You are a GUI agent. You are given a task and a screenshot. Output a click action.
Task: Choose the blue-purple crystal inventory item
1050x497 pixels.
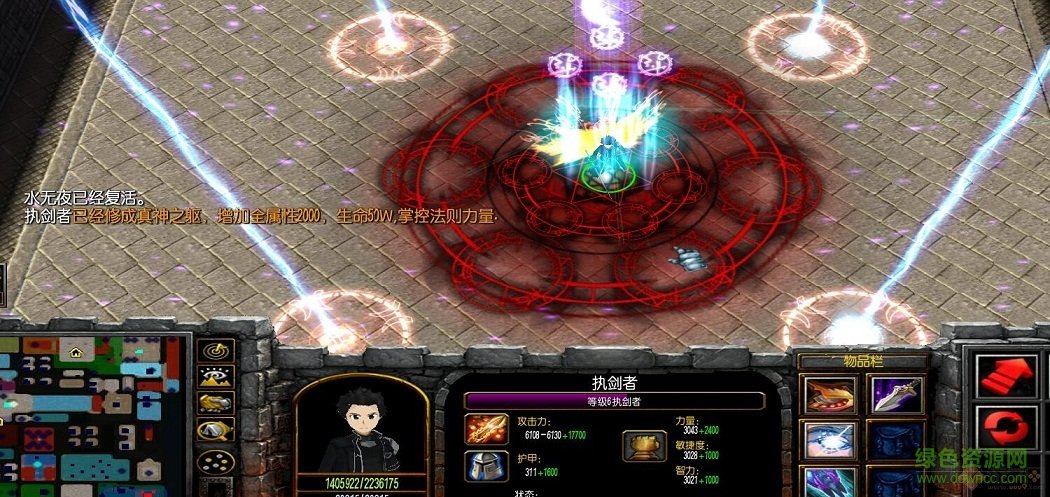click(x=830, y=482)
